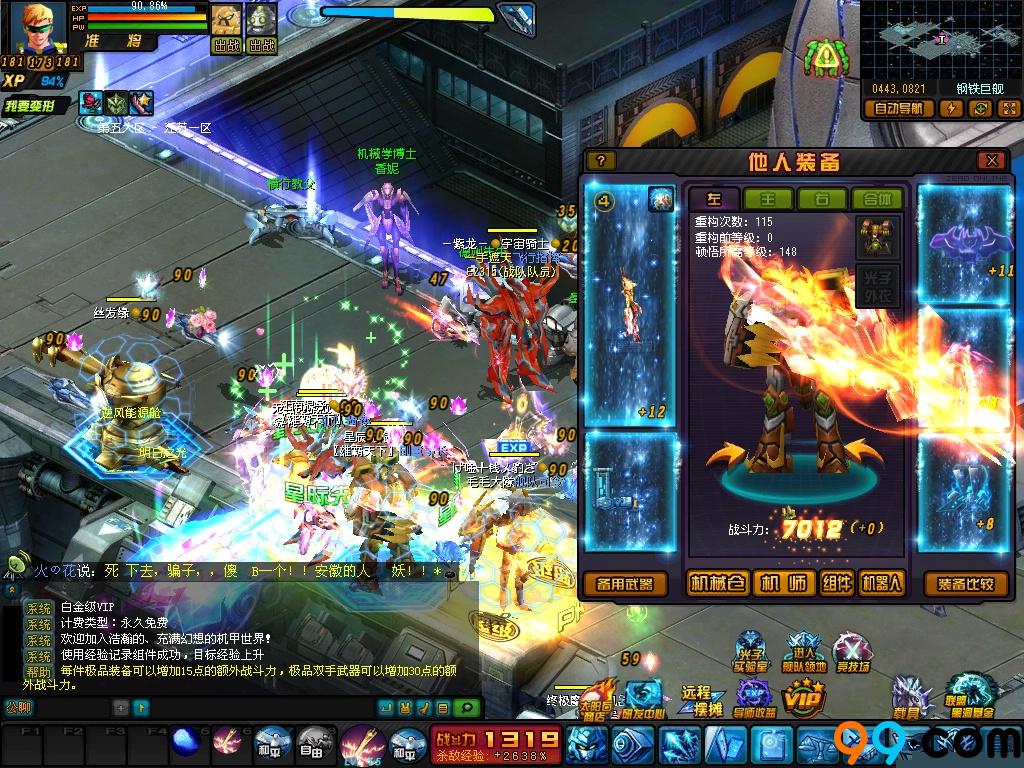
Task: Close the 他人装备 equipment window
Action: pos(991,161)
